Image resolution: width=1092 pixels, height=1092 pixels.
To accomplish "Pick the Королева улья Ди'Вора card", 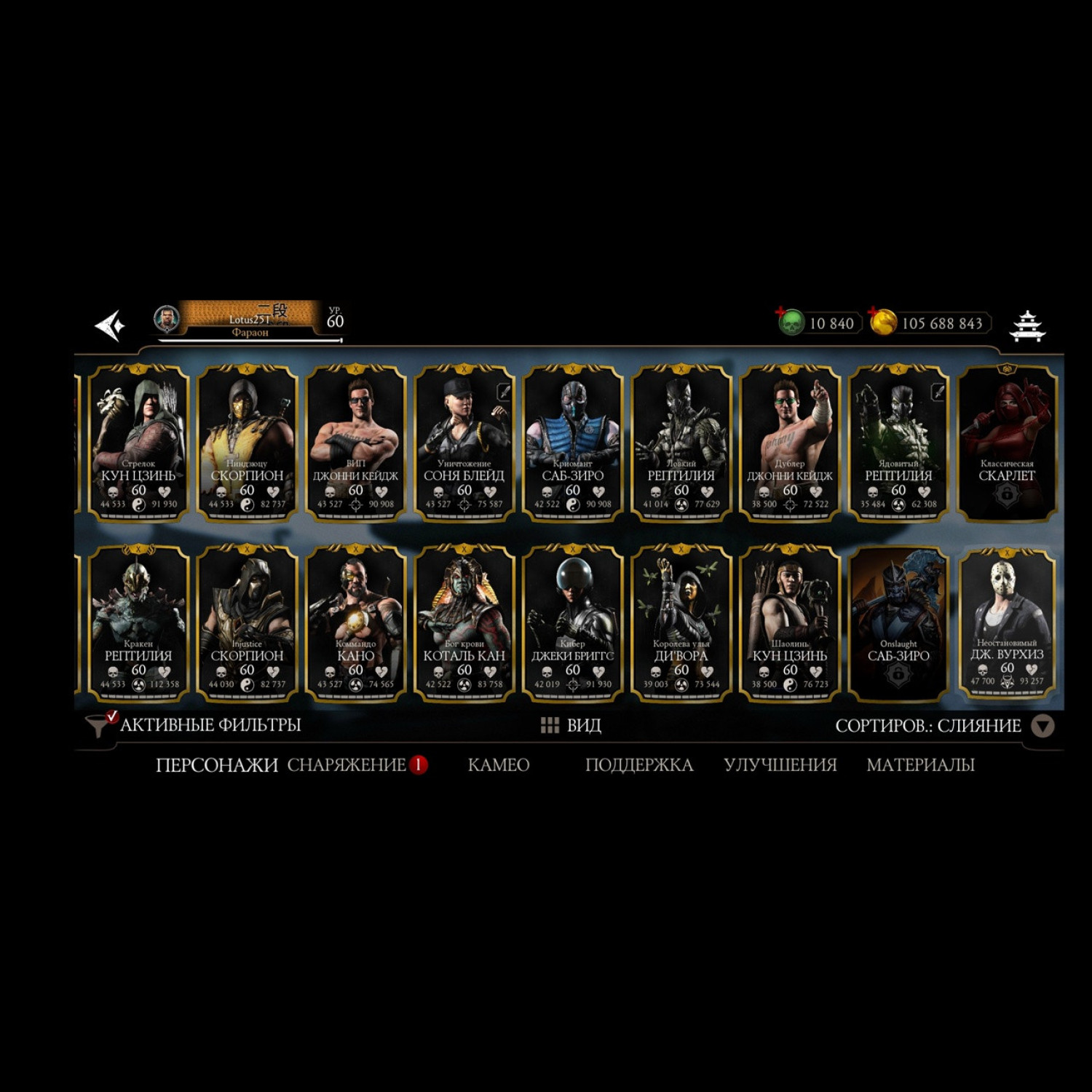I will [x=681, y=624].
